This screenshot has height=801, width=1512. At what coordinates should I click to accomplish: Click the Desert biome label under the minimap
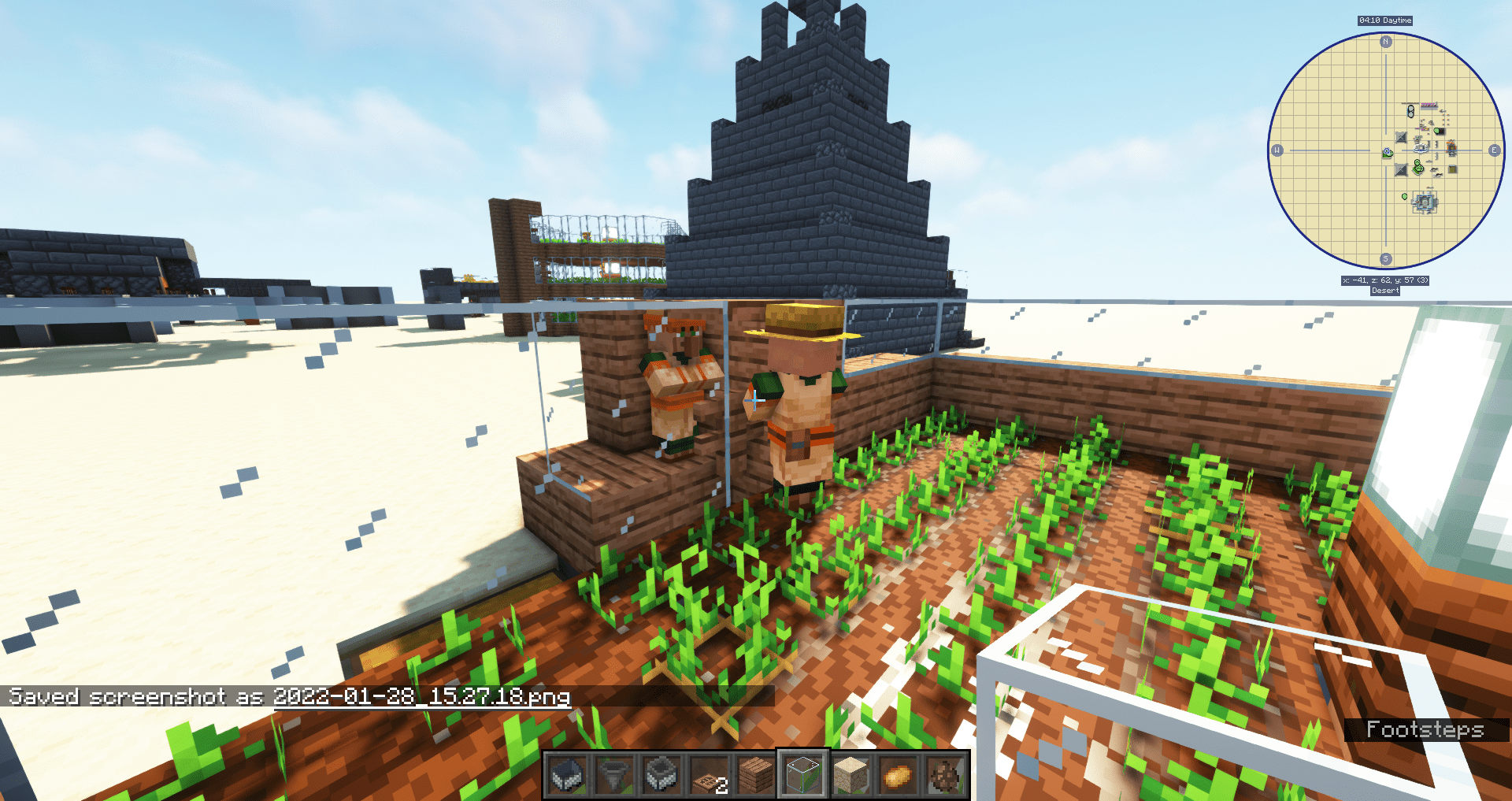click(x=1385, y=291)
